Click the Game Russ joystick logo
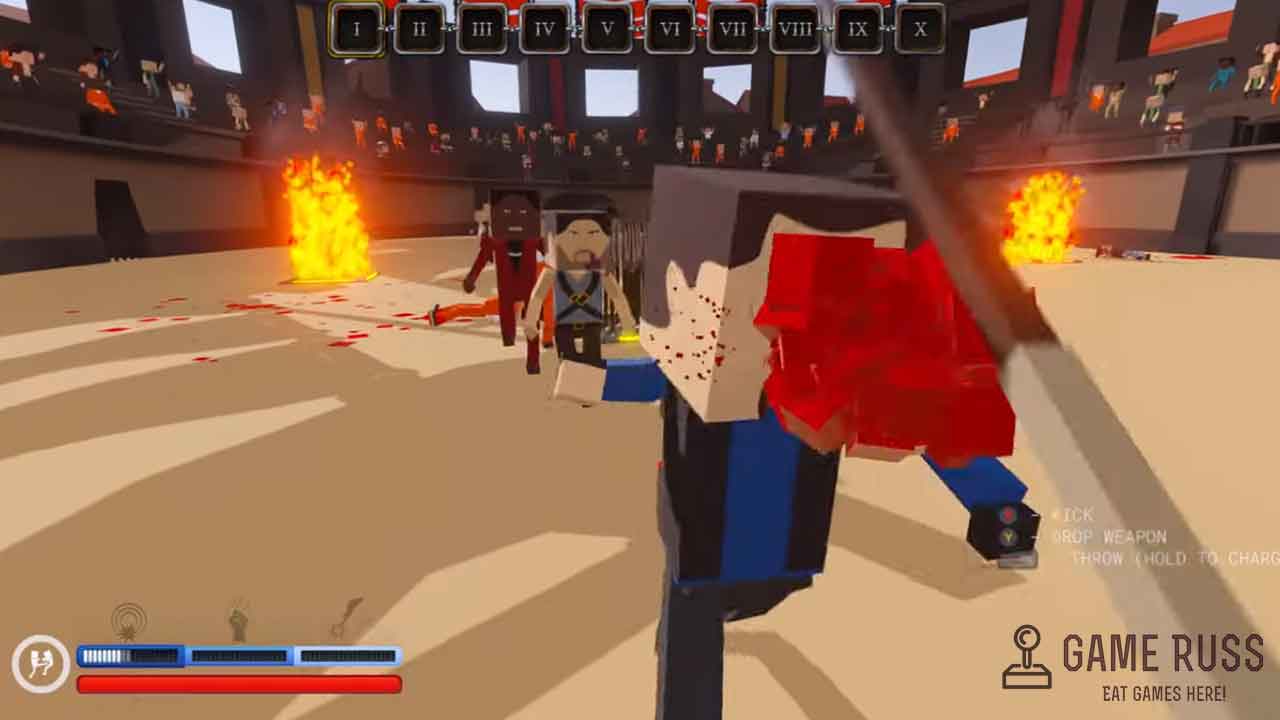The width and height of the screenshot is (1280, 720). (x=1027, y=657)
